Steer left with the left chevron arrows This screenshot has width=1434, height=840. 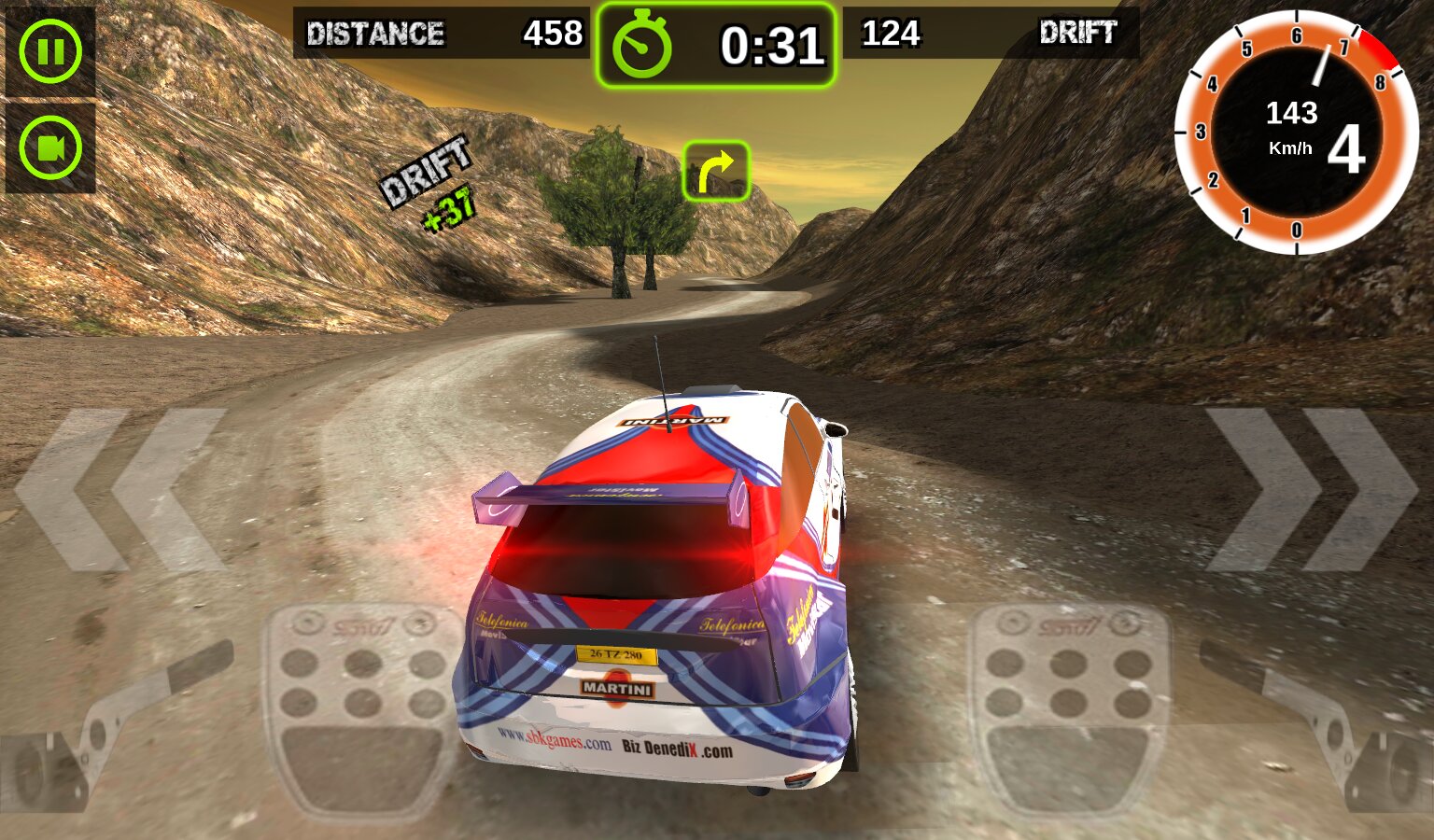[121, 489]
